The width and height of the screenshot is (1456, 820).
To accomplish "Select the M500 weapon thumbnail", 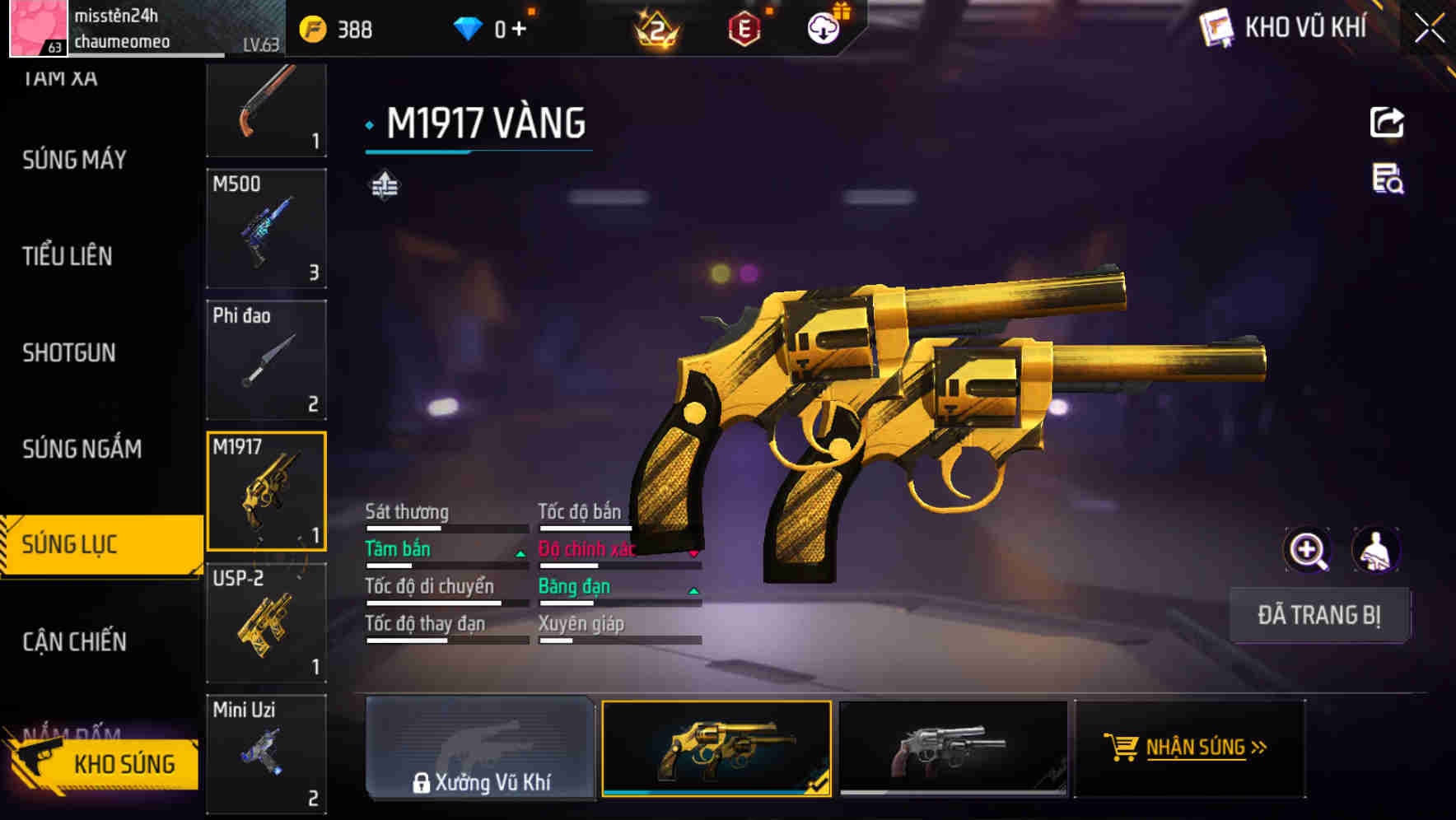I will 265,228.
